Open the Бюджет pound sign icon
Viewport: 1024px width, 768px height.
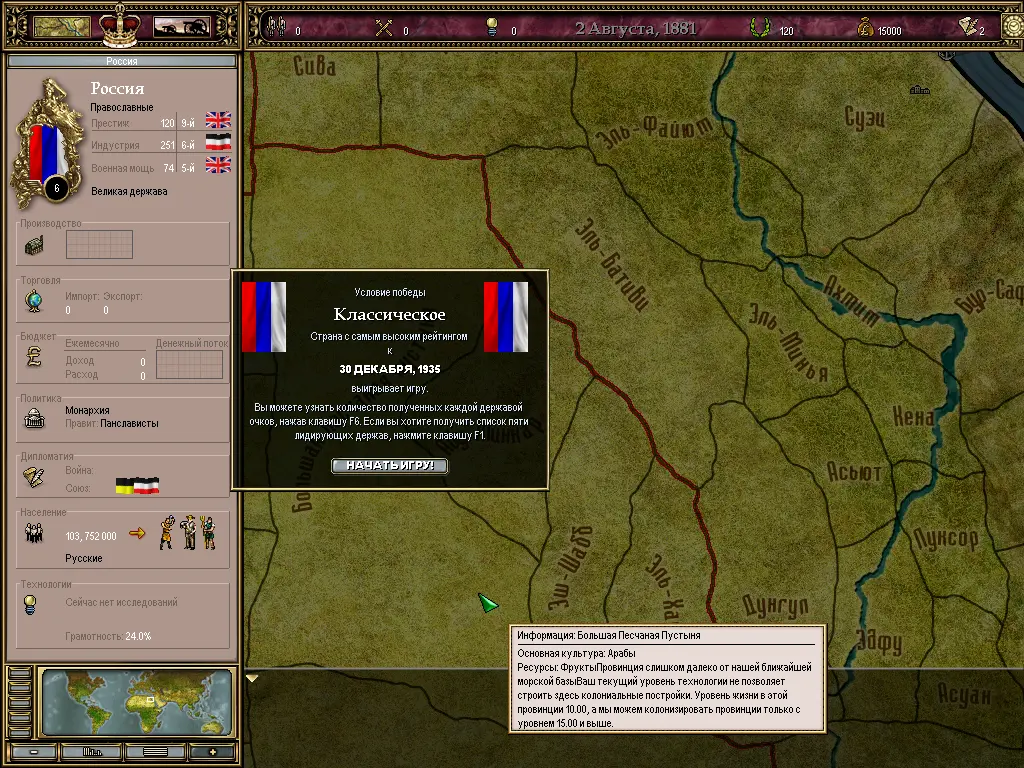tap(34, 357)
